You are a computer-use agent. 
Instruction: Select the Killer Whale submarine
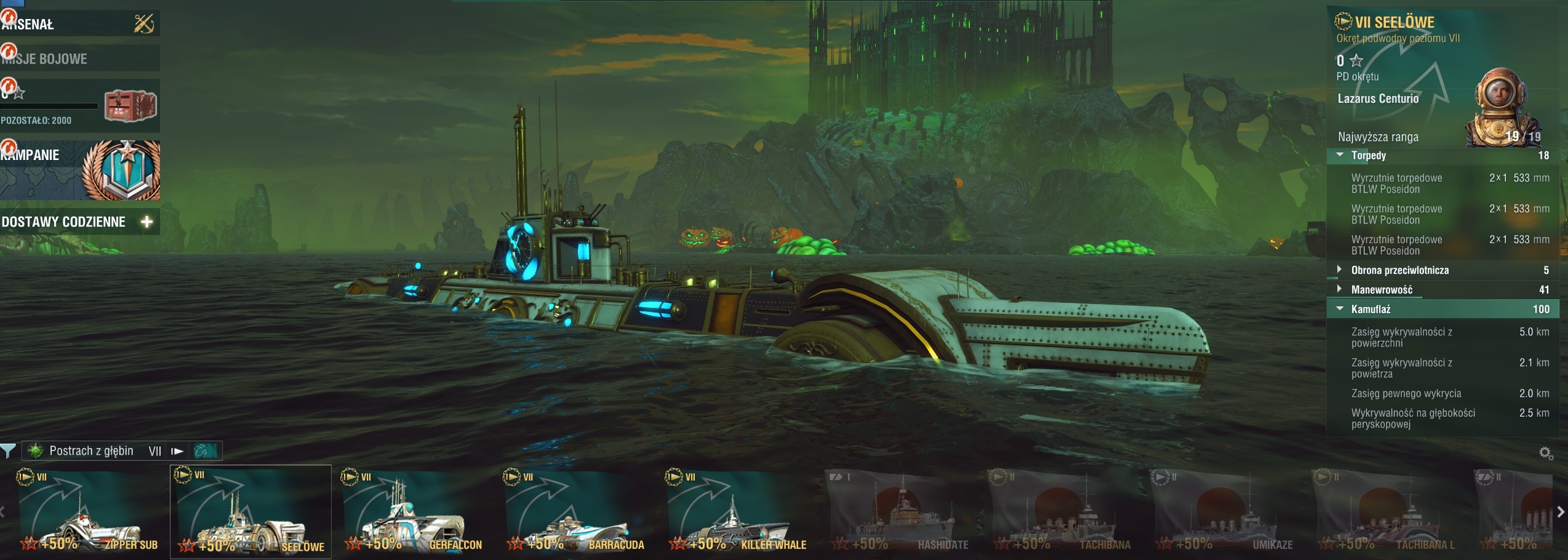[x=738, y=513]
